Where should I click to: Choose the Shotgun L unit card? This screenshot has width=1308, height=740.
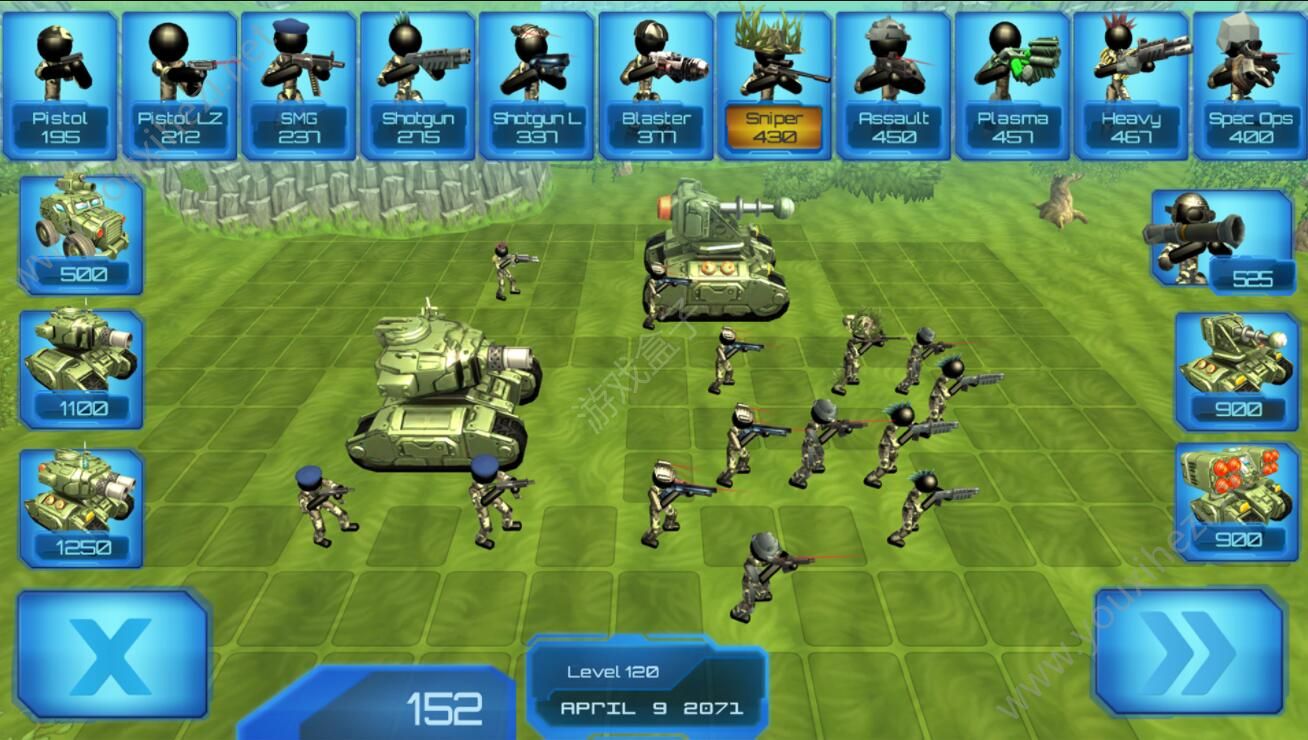(x=537, y=86)
